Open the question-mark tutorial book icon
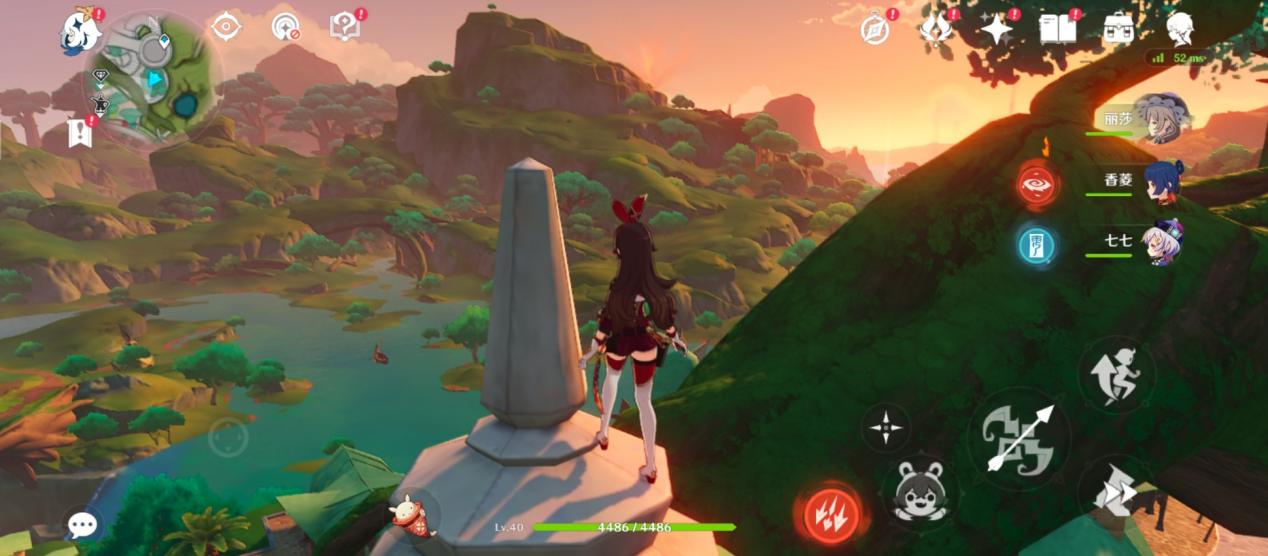Viewport: 1268px width, 556px height. click(345, 27)
